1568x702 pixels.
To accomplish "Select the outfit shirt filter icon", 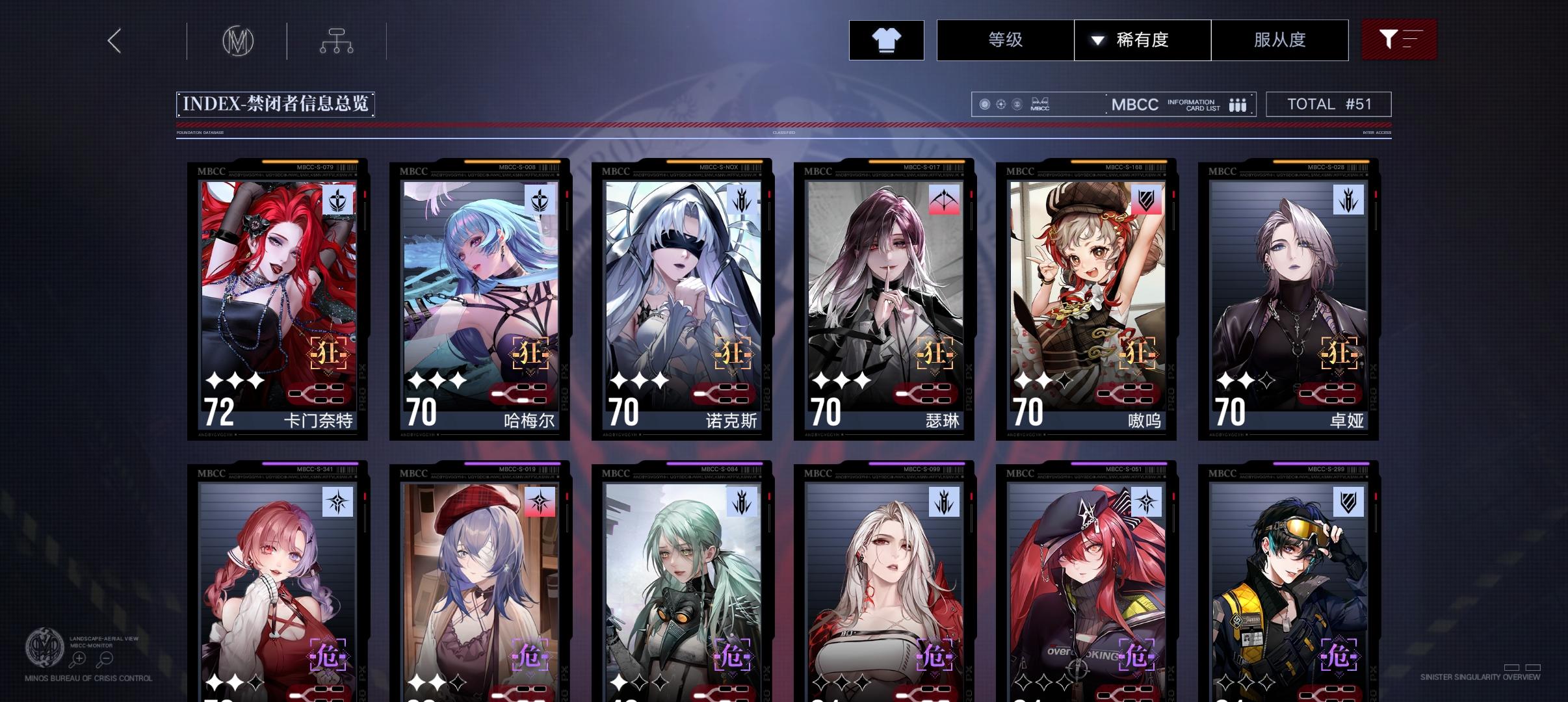I will tap(886, 40).
